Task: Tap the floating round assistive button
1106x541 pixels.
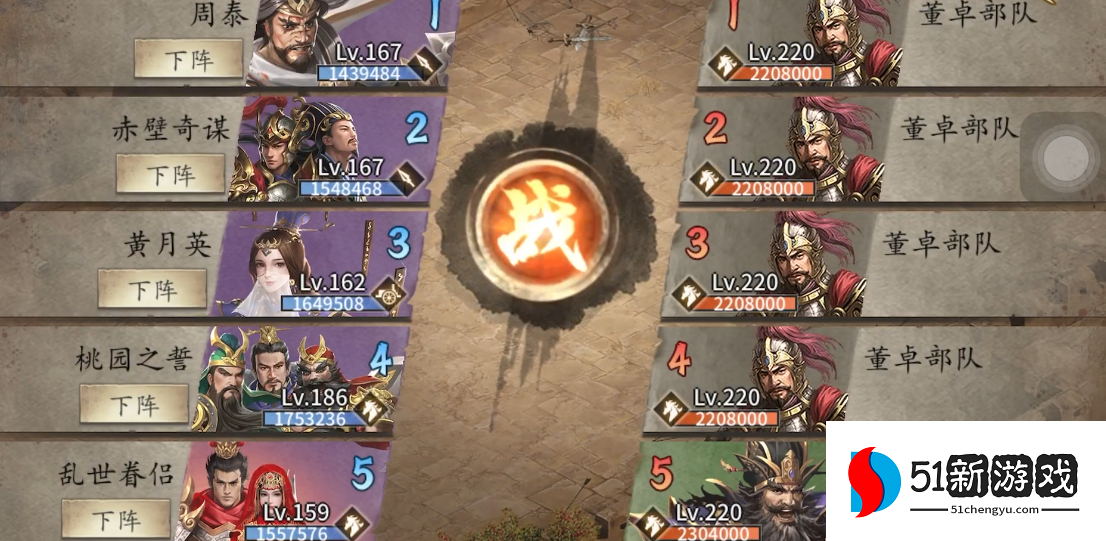Action: tap(1061, 156)
